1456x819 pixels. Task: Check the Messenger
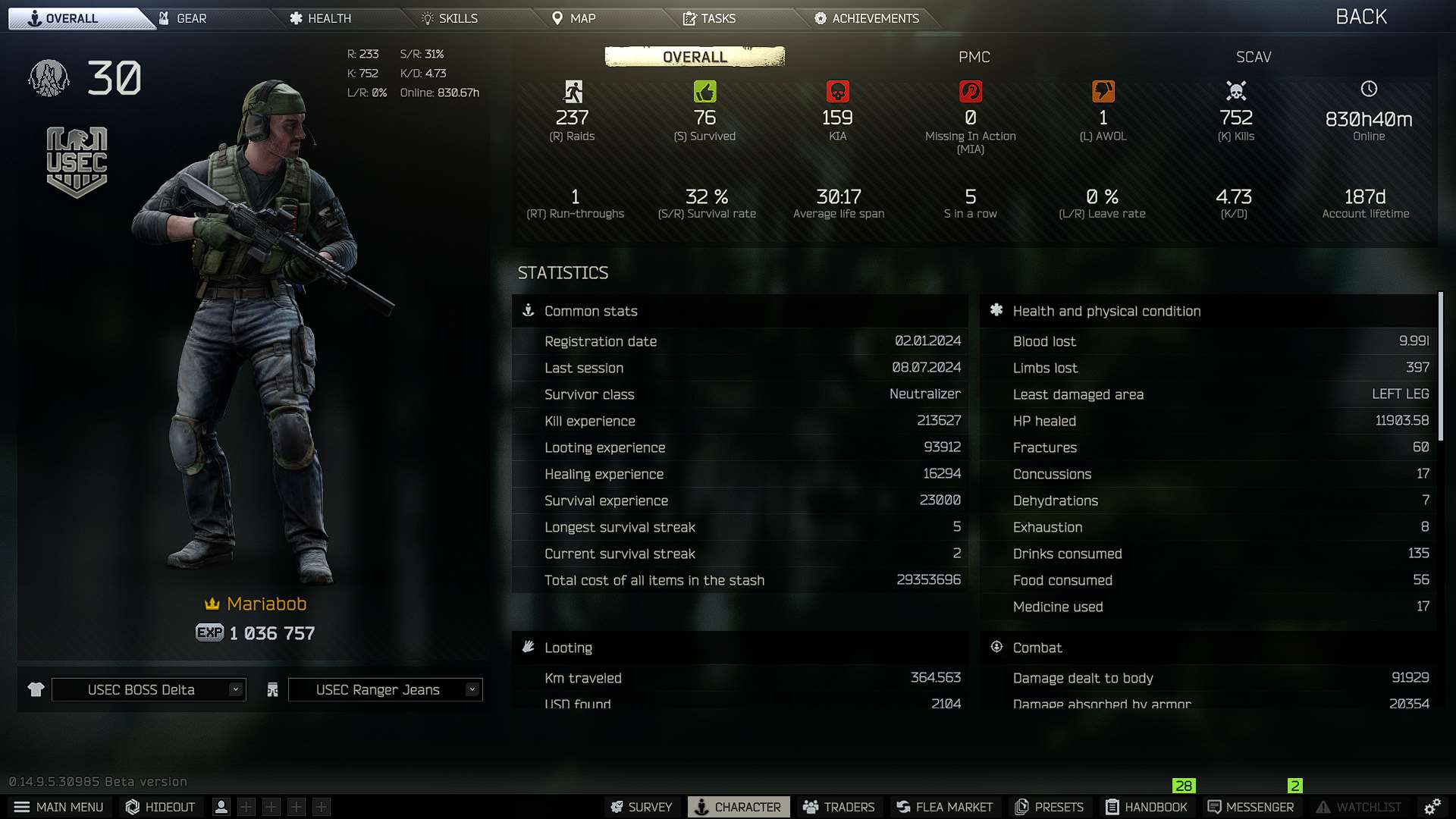point(1250,807)
